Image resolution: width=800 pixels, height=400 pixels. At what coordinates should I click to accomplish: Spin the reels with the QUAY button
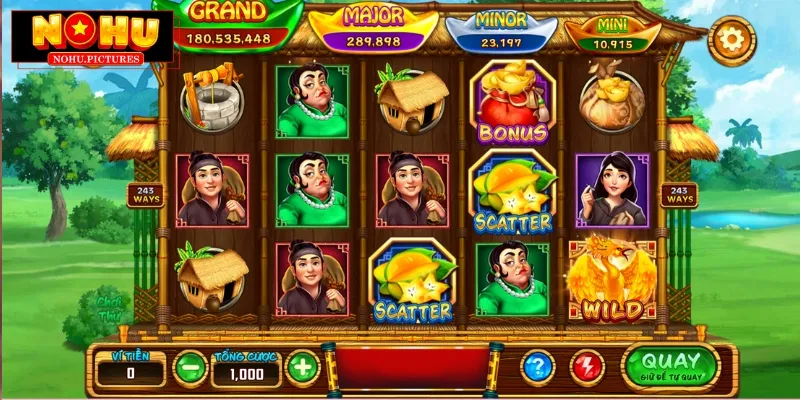click(x=671, y=367)
